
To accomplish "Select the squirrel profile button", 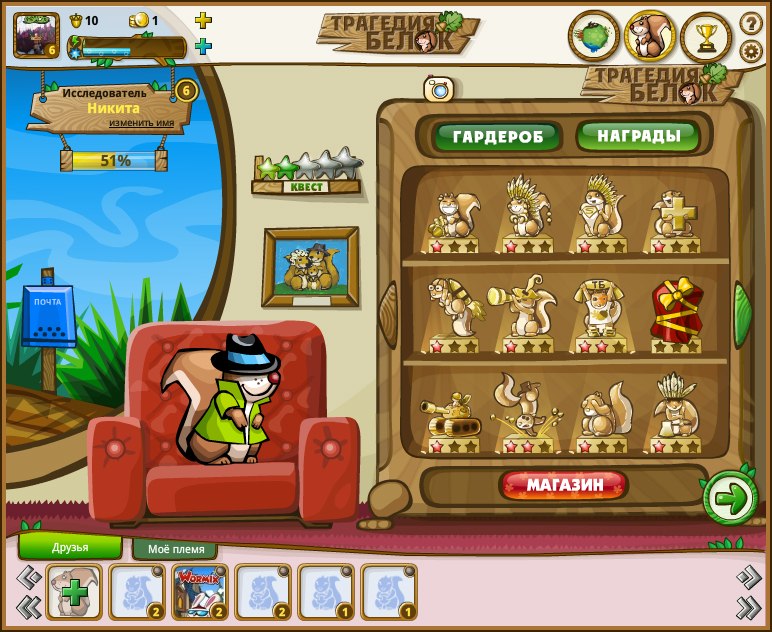I will pyautogui.click(x=650, y=37).
